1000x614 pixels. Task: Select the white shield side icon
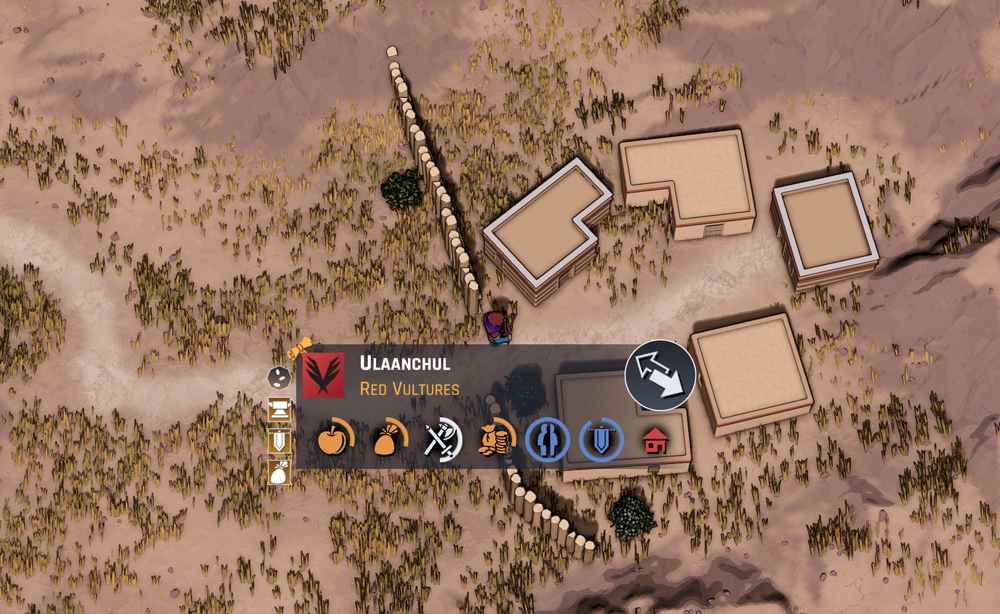click(280, 440)
